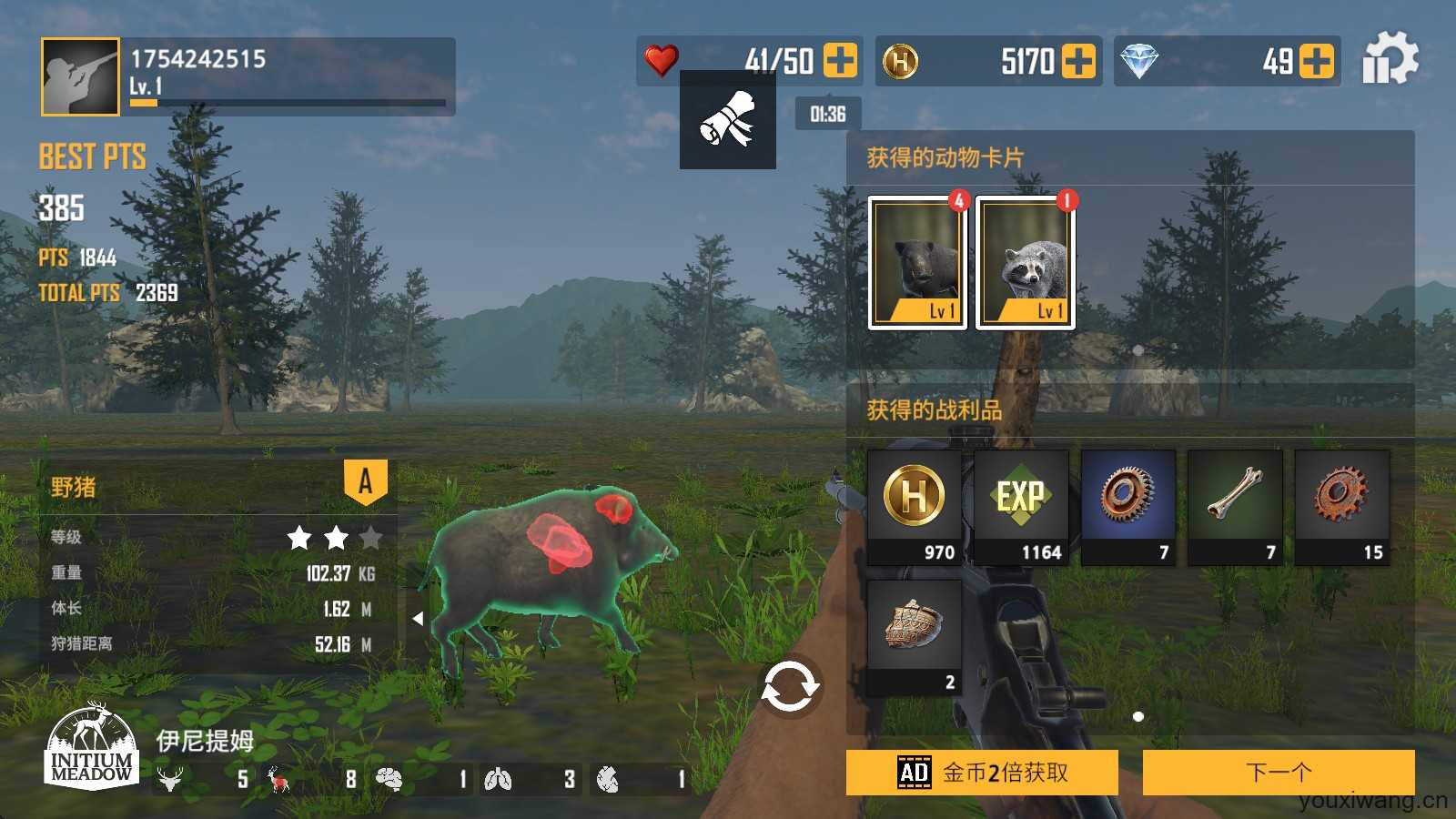Screen dimensions: 1456x819
Task: Purchase diamonds with the plus button
Action: 1317,61
